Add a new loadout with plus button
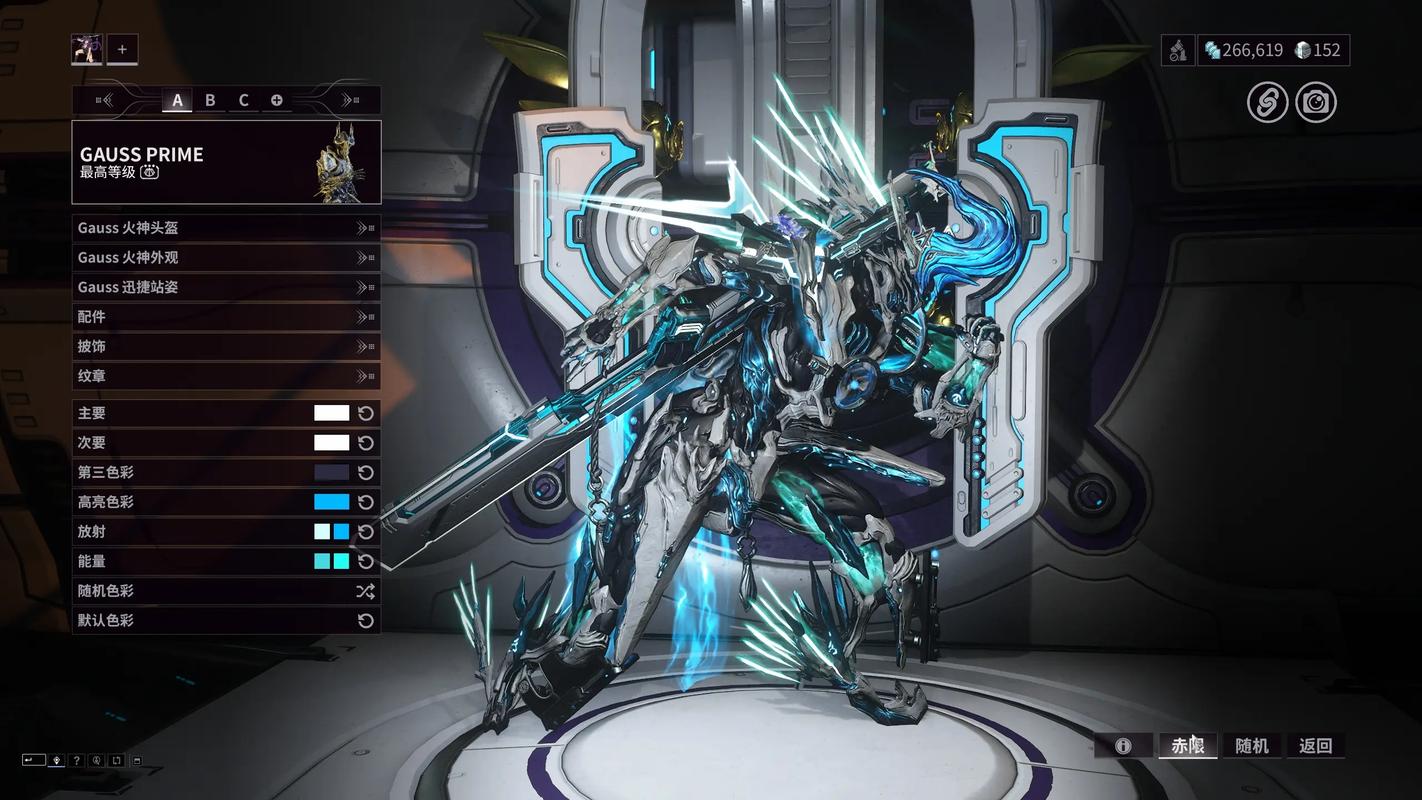This screenshot has width=1422, height=800. (122, 49)
